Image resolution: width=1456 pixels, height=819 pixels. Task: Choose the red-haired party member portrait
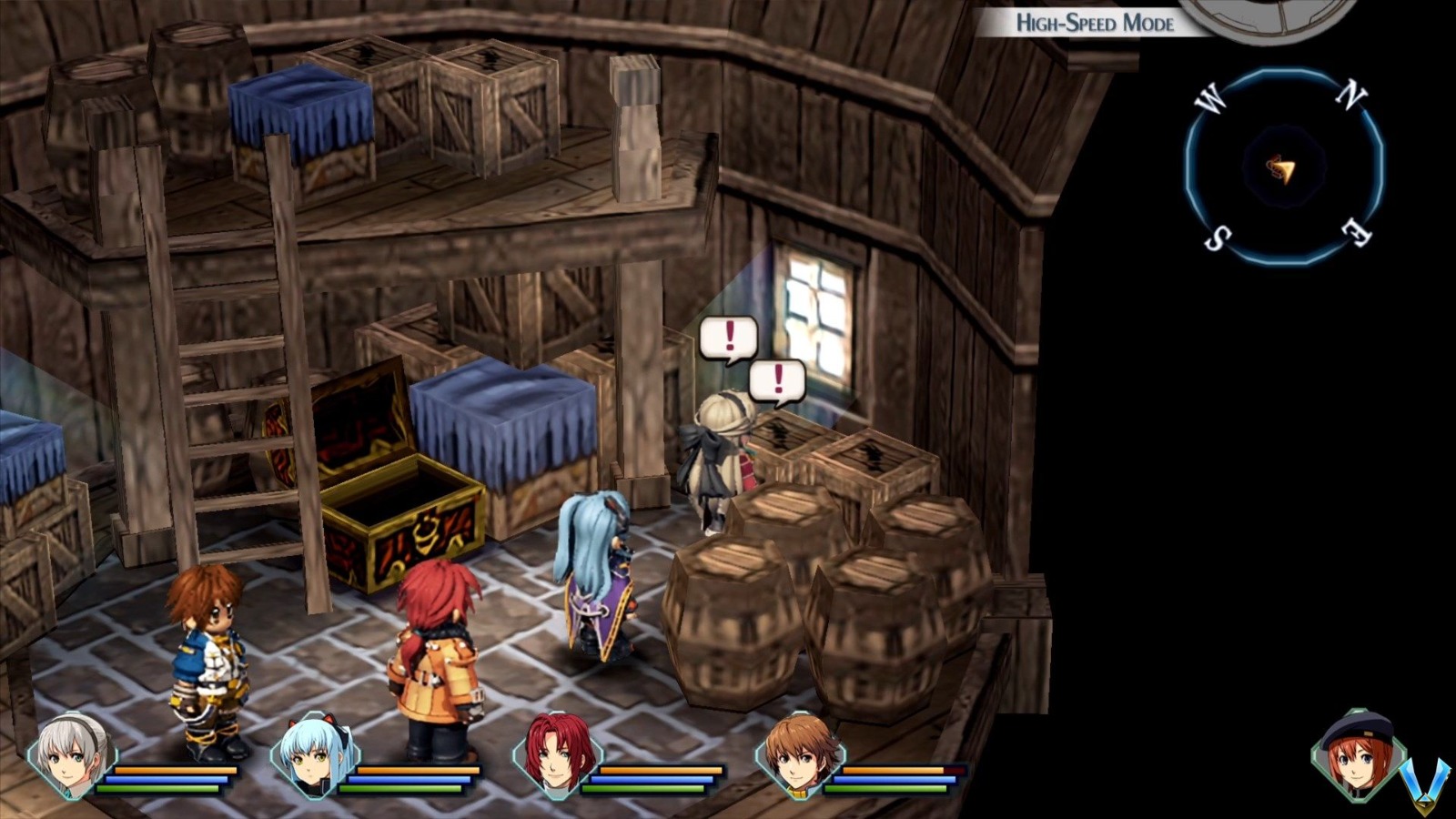[x=558, y=755]
